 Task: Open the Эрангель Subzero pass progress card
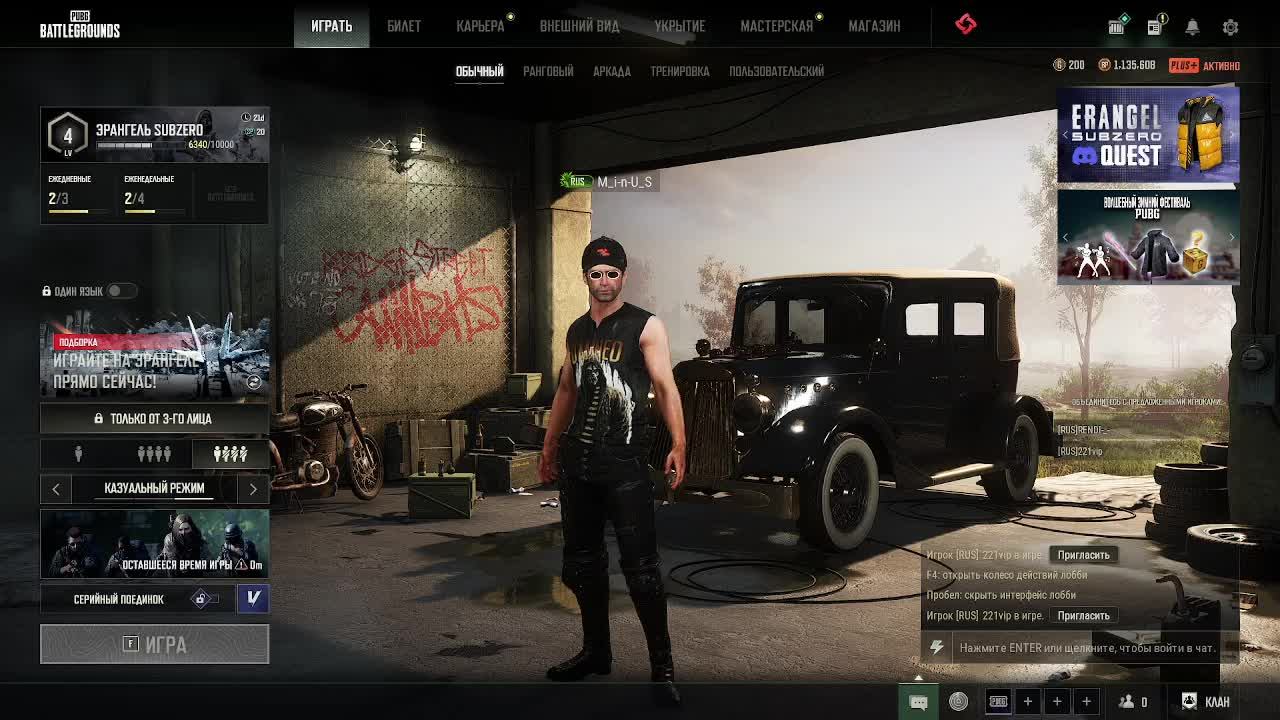154,135
